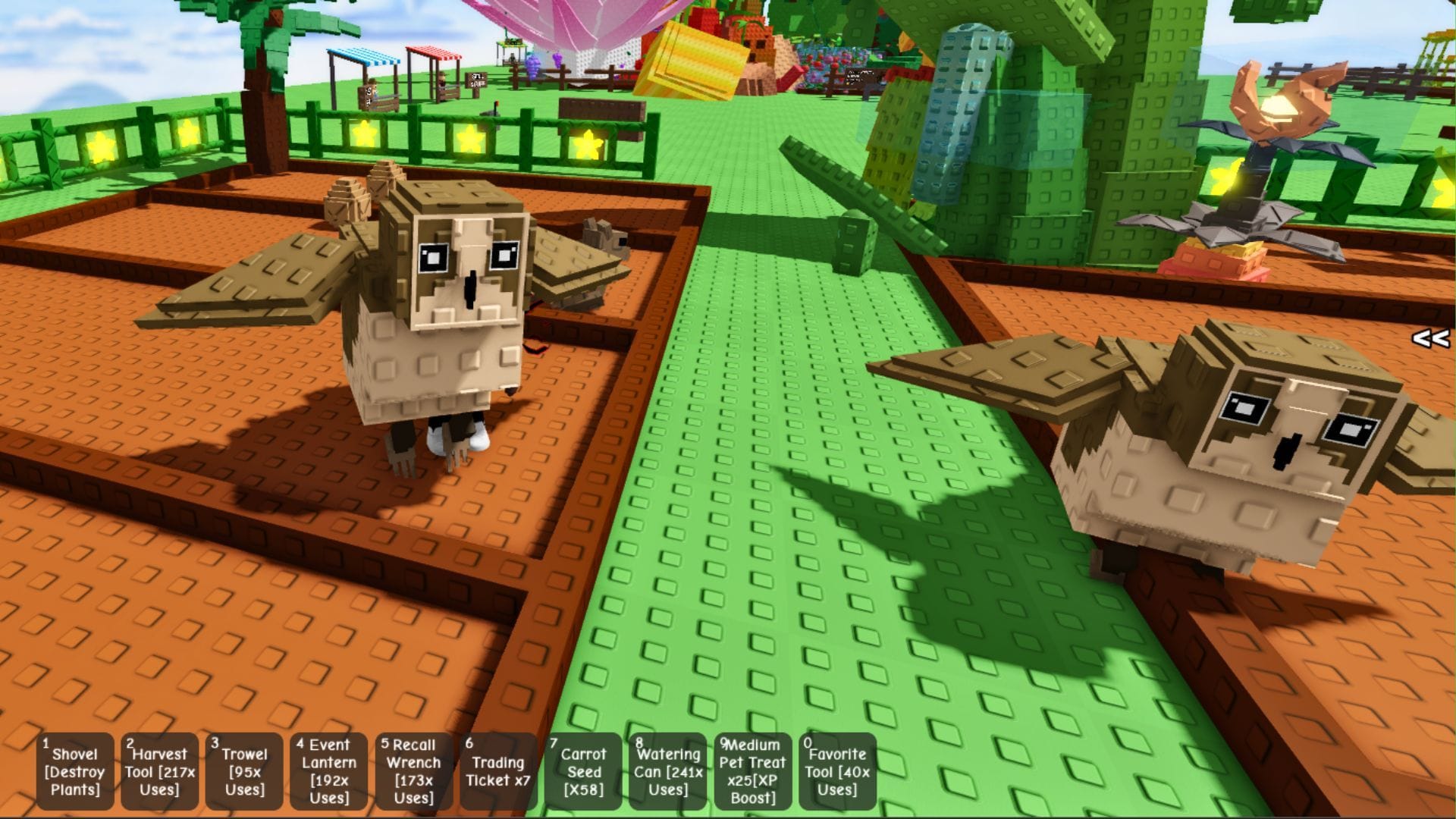The width and height of the screenshot is (1456, 819).
Task: Choose the Trowel slot
Action: pyautogui.click(x=244, y=771)
